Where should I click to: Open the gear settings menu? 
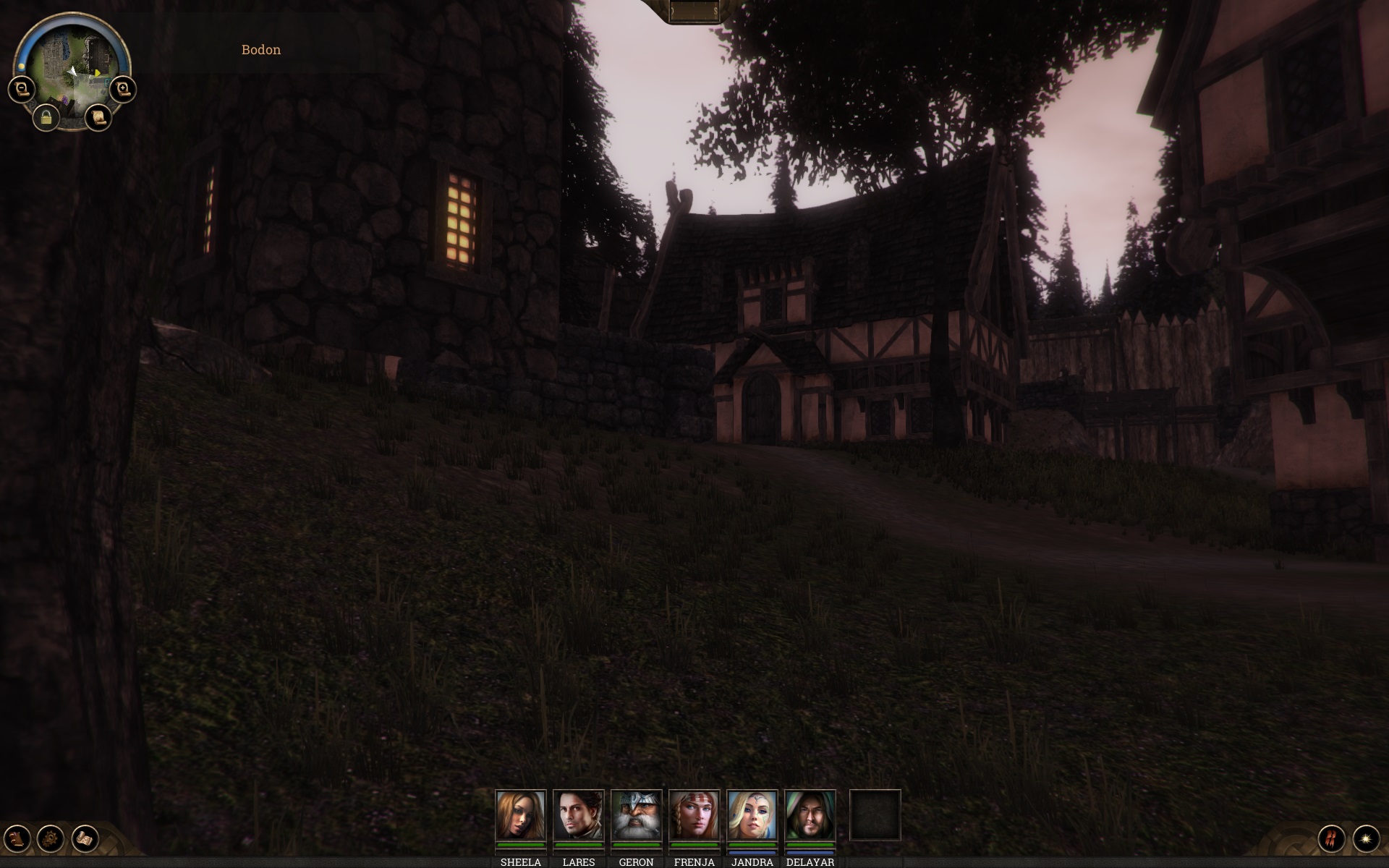click(51, 838)
